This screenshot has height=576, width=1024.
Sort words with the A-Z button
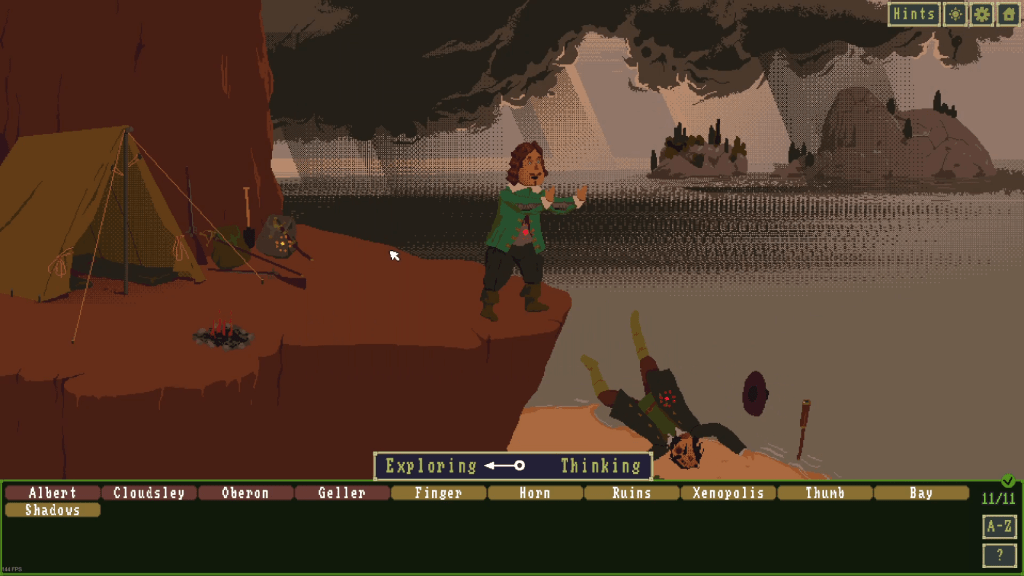(999, 526)
